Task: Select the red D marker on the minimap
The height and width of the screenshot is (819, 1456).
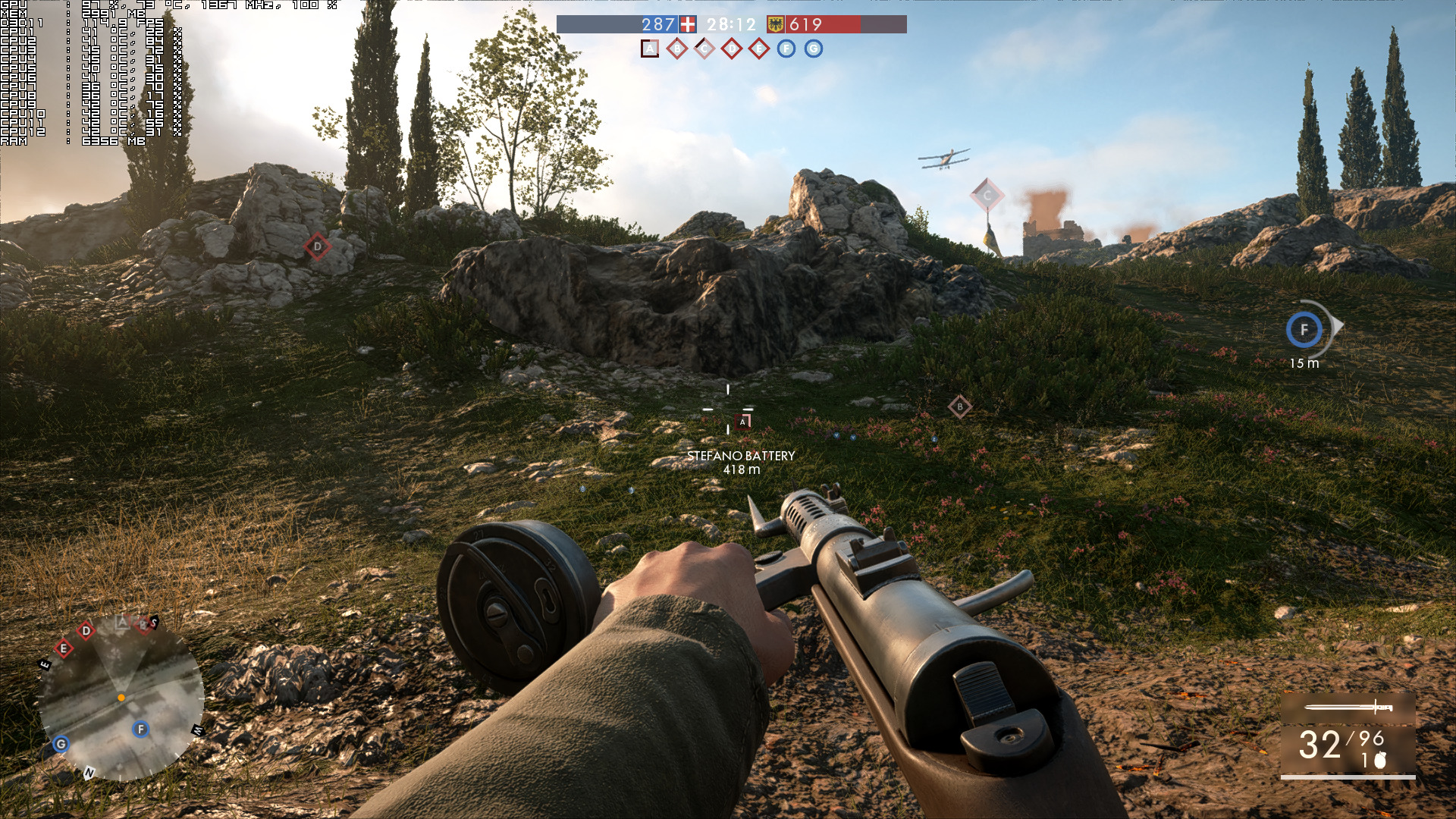Action: tap(86, 631)
